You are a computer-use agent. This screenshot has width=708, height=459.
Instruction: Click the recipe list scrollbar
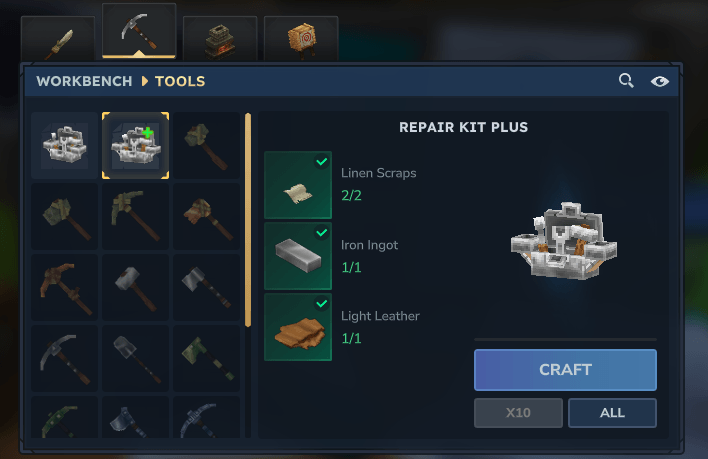(x=248, y=220)
